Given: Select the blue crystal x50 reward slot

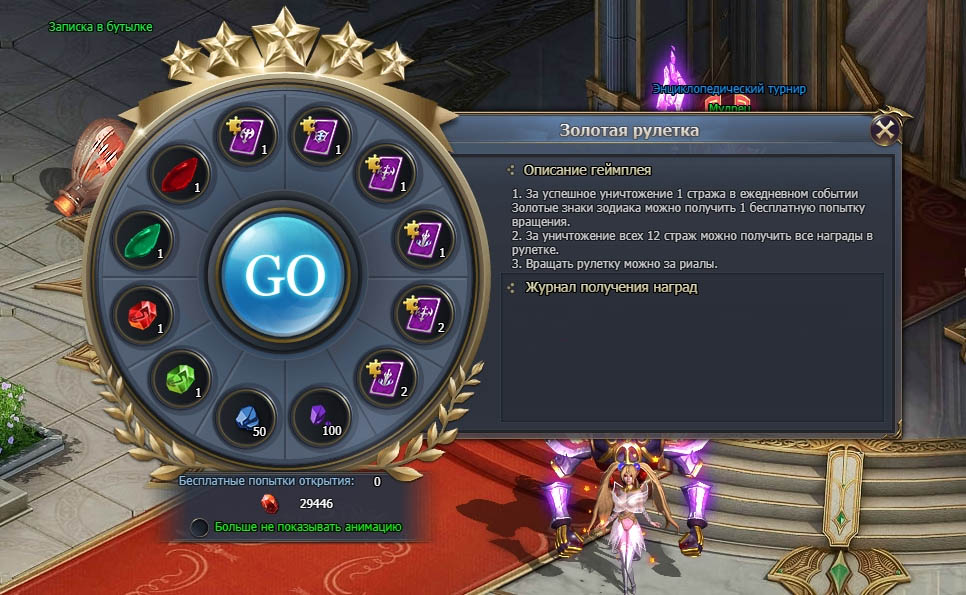Looking at the screenshot, I should click(x=246, y=416).
